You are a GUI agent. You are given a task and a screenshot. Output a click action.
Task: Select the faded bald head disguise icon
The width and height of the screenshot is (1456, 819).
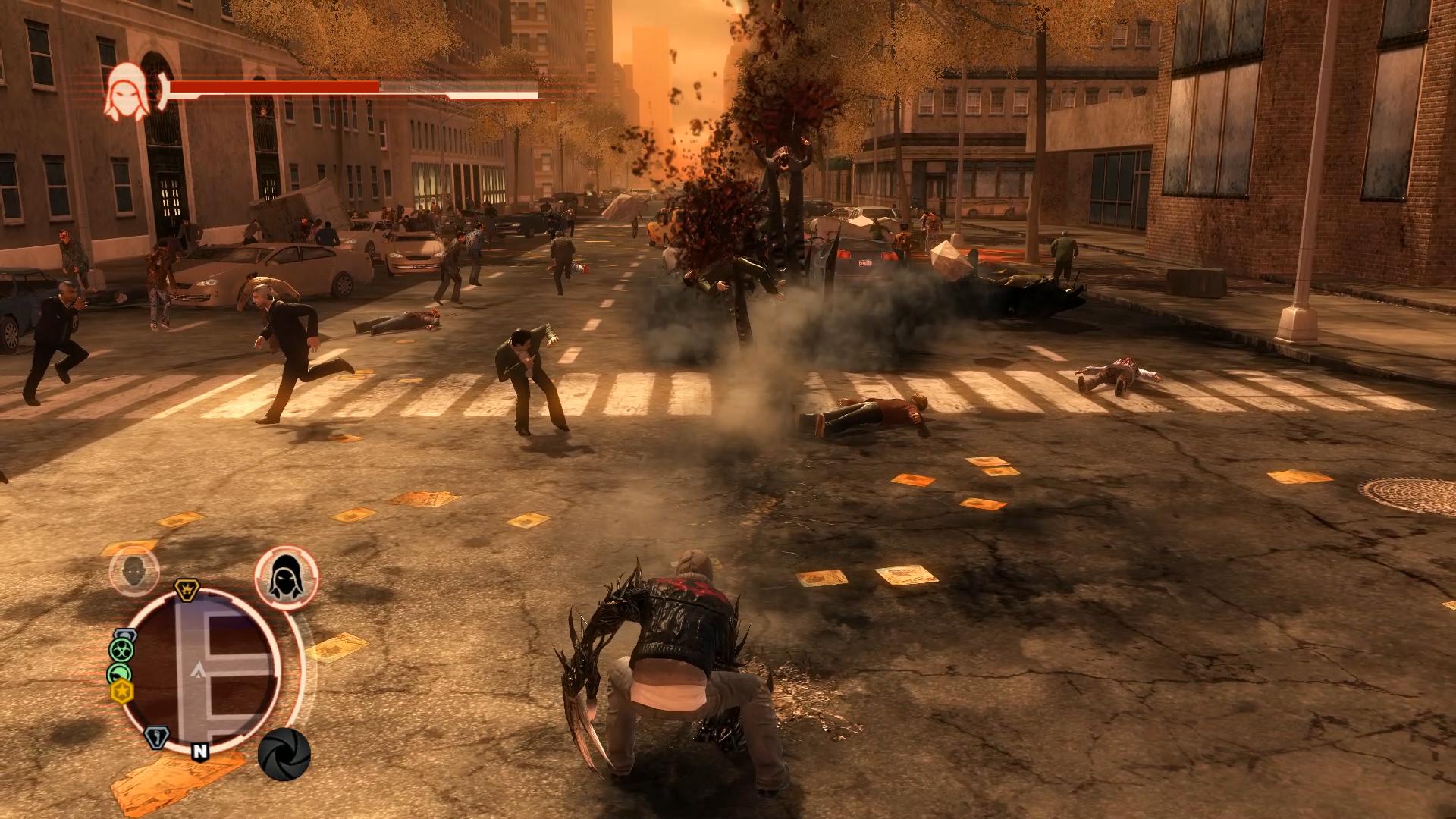point(134,571)
